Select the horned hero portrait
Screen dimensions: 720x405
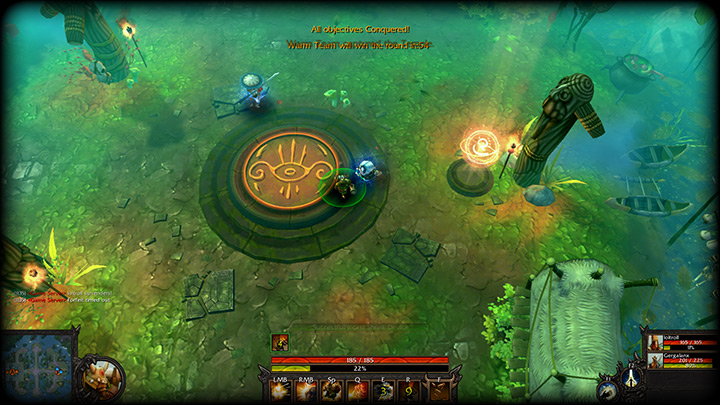tap(102, 377)
